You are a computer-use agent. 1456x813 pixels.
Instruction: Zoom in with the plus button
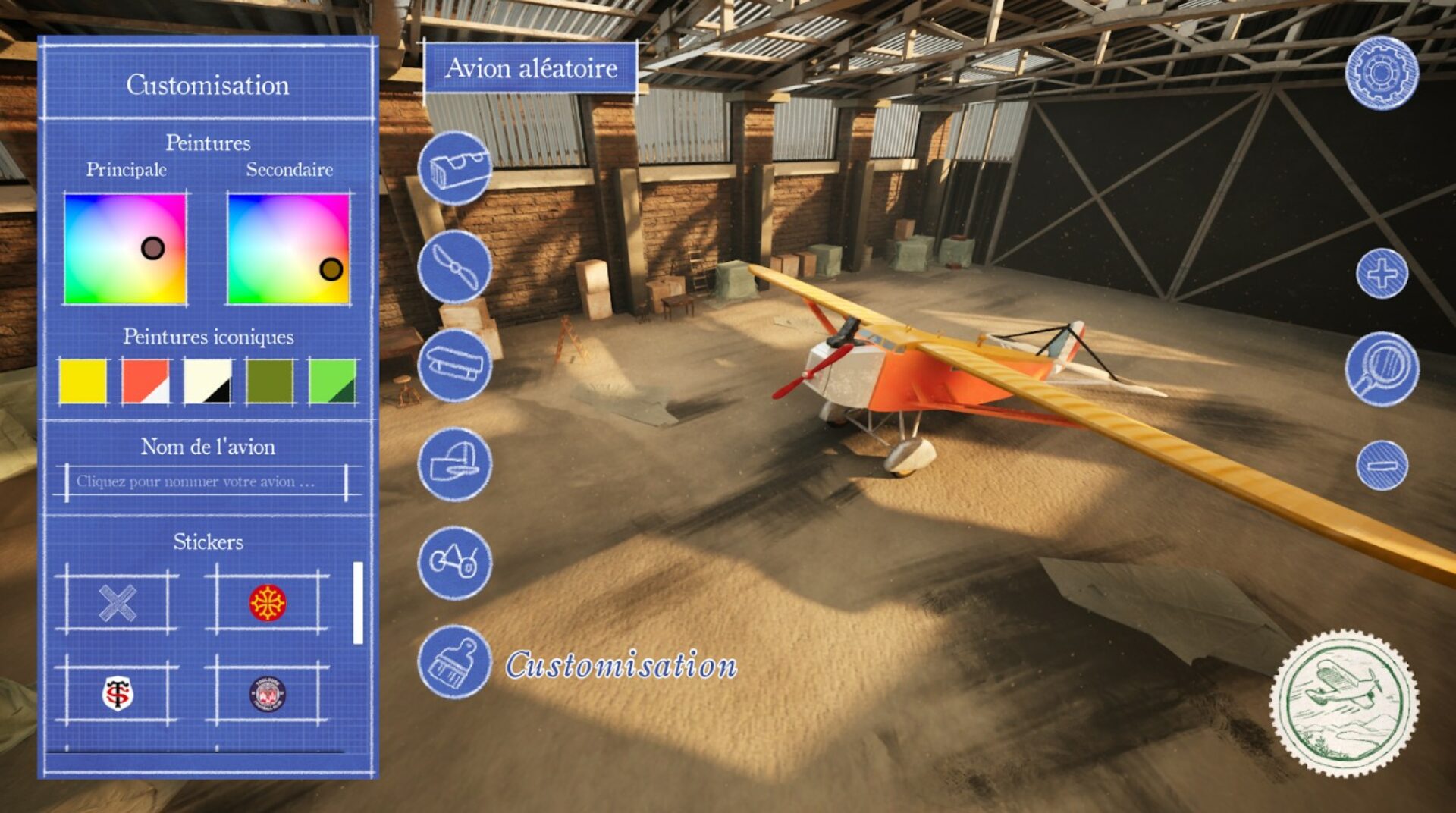coord(1382,274)
